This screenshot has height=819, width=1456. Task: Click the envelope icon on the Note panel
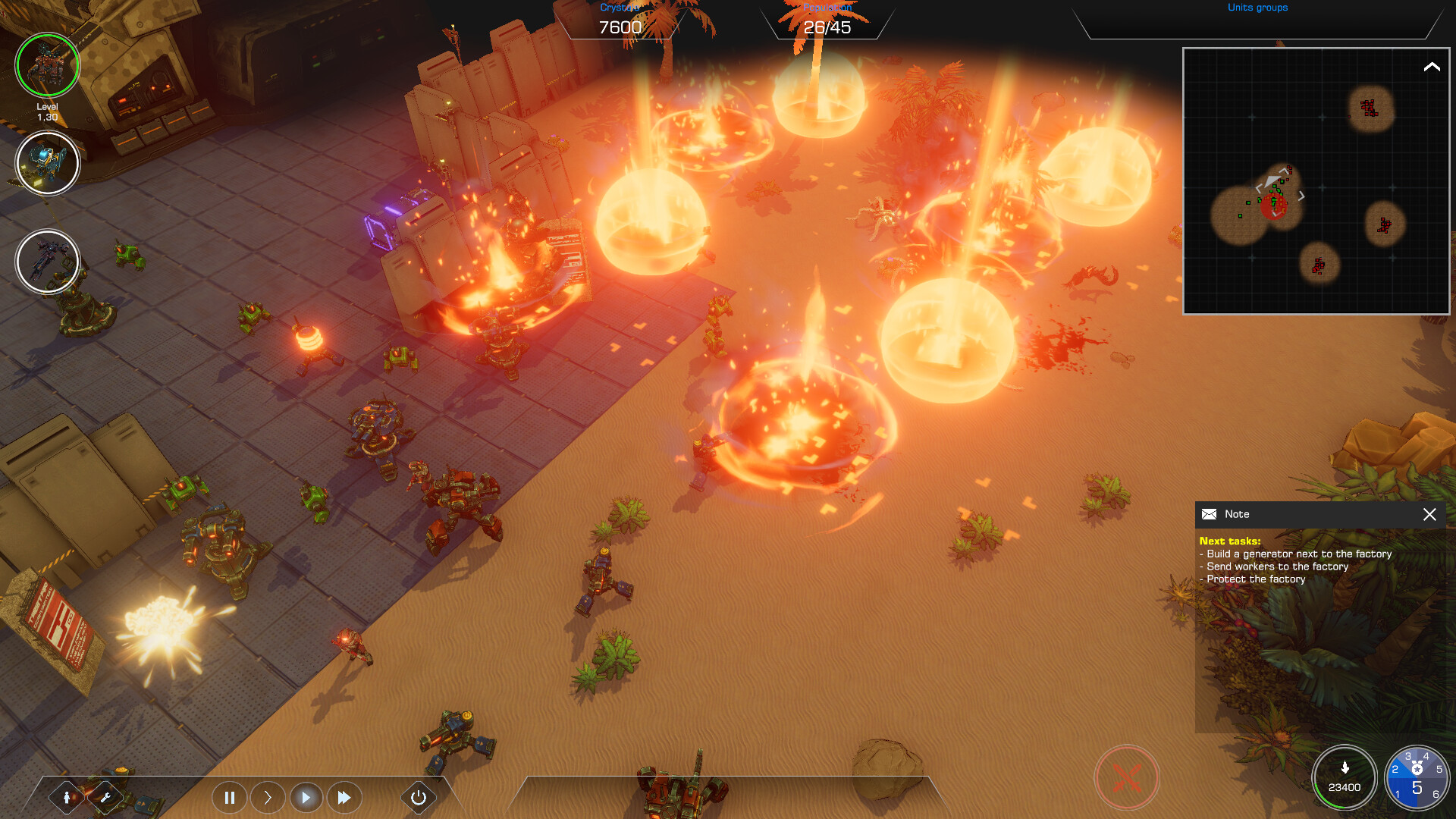(x=1210, y=514)
